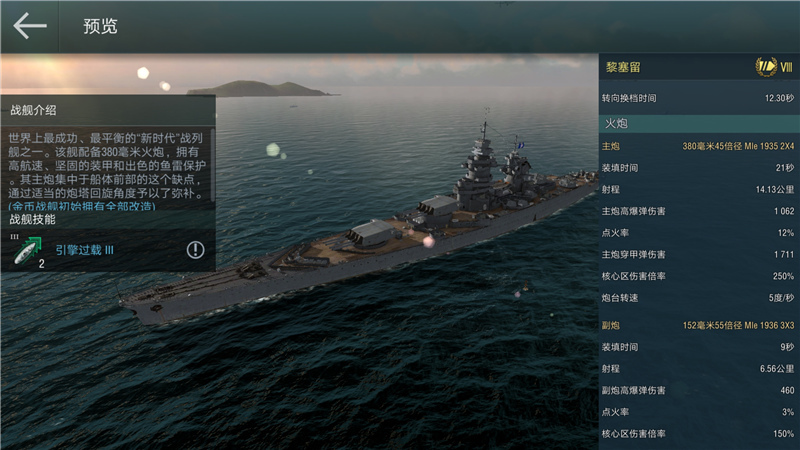
Task: Open the main gun 380mm Mle 1935 entry
Action: 738,147
